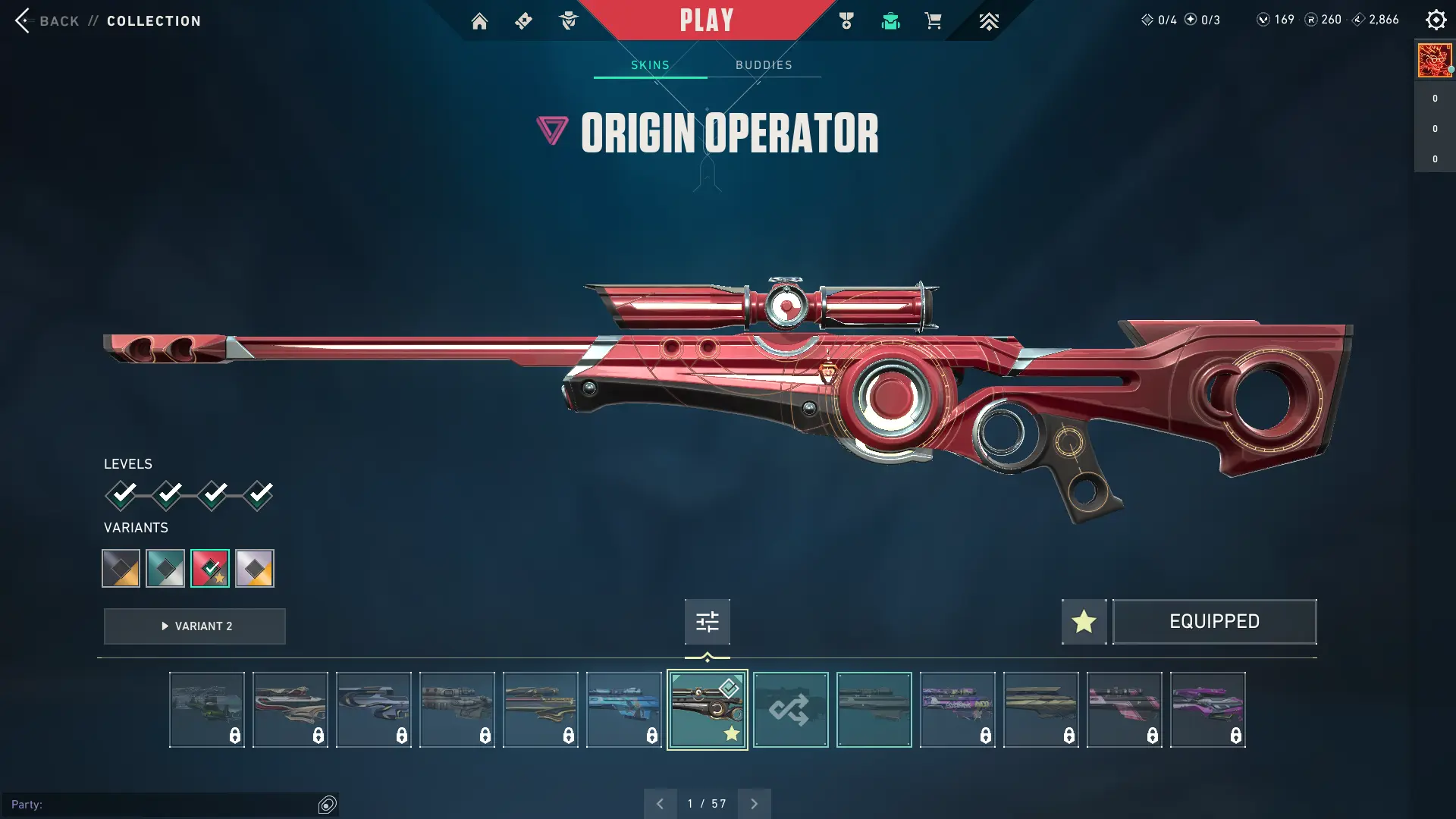Image resolution: width=1456 pixels, height=819 pixels.
Task: Open the home screen icon
Action: [479, 21]
